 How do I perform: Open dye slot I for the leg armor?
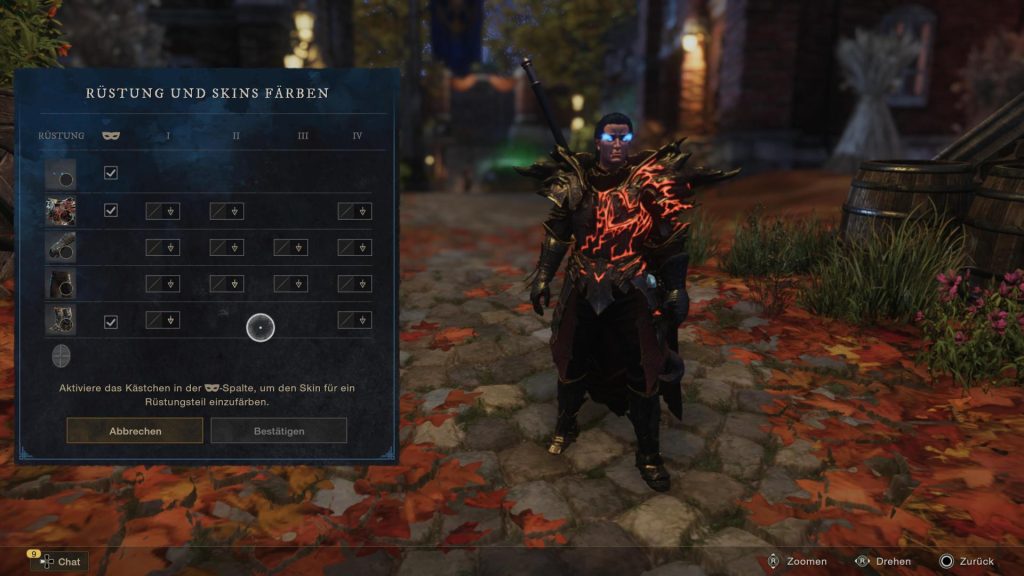(163, 283)
